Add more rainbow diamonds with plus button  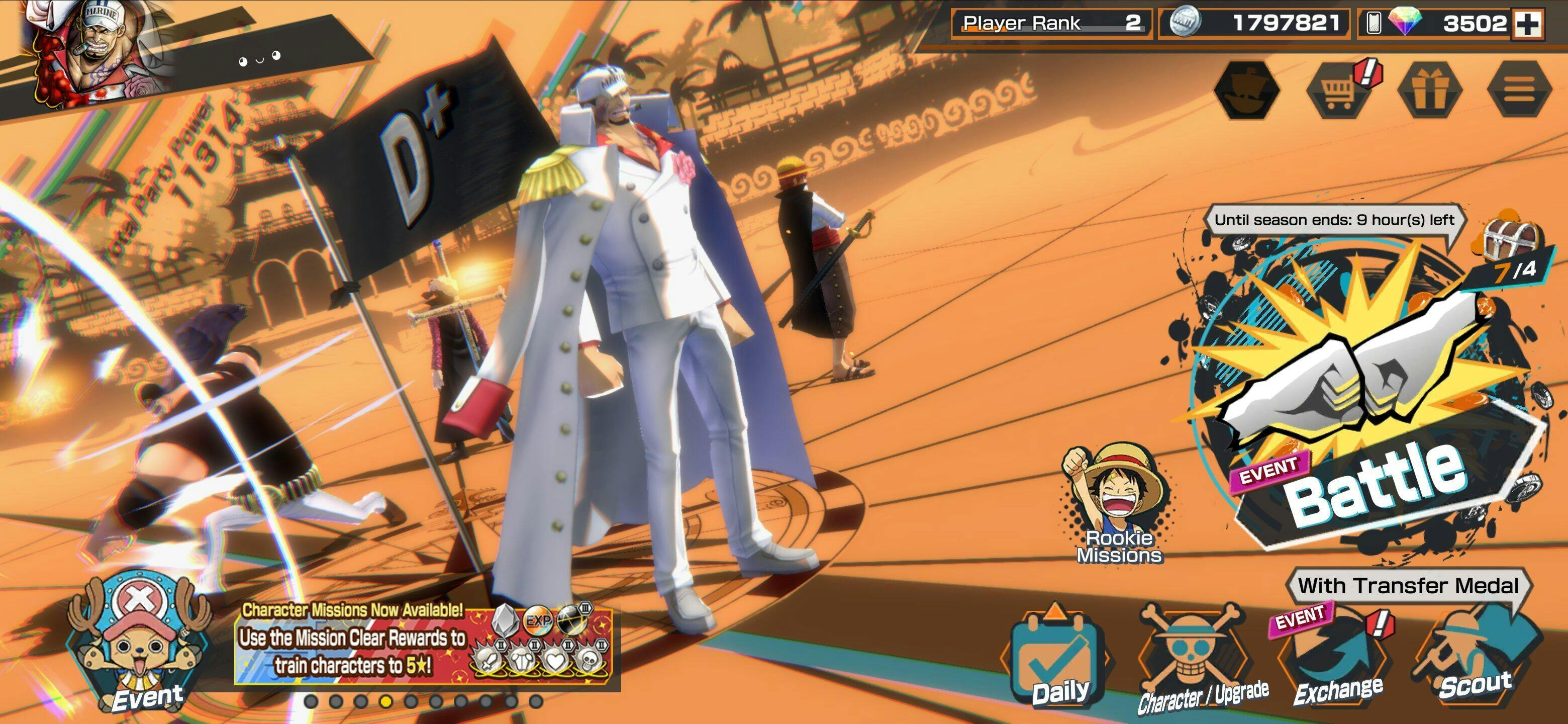tap(1528, 24)
